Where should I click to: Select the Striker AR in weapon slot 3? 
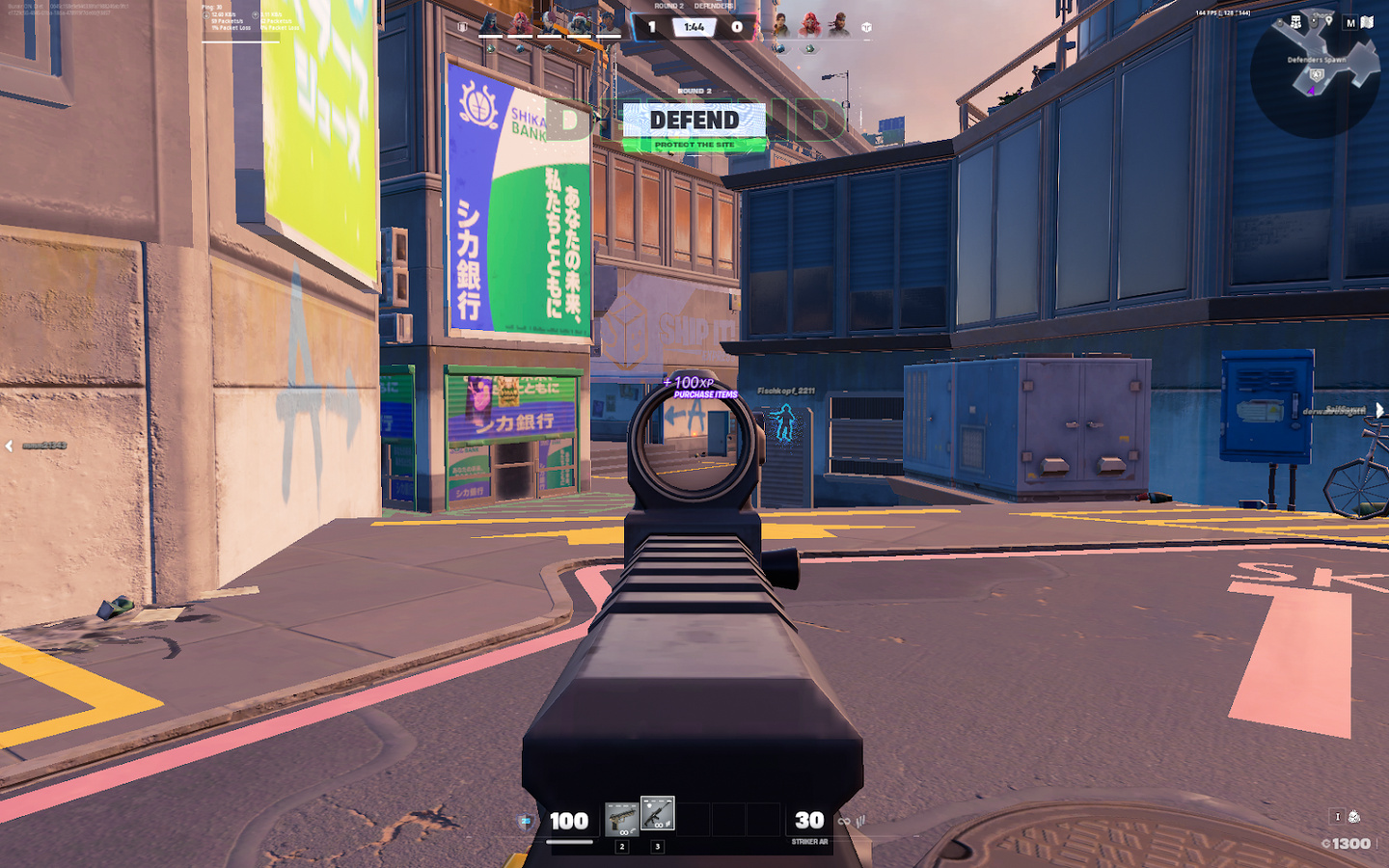coord(657,812)
